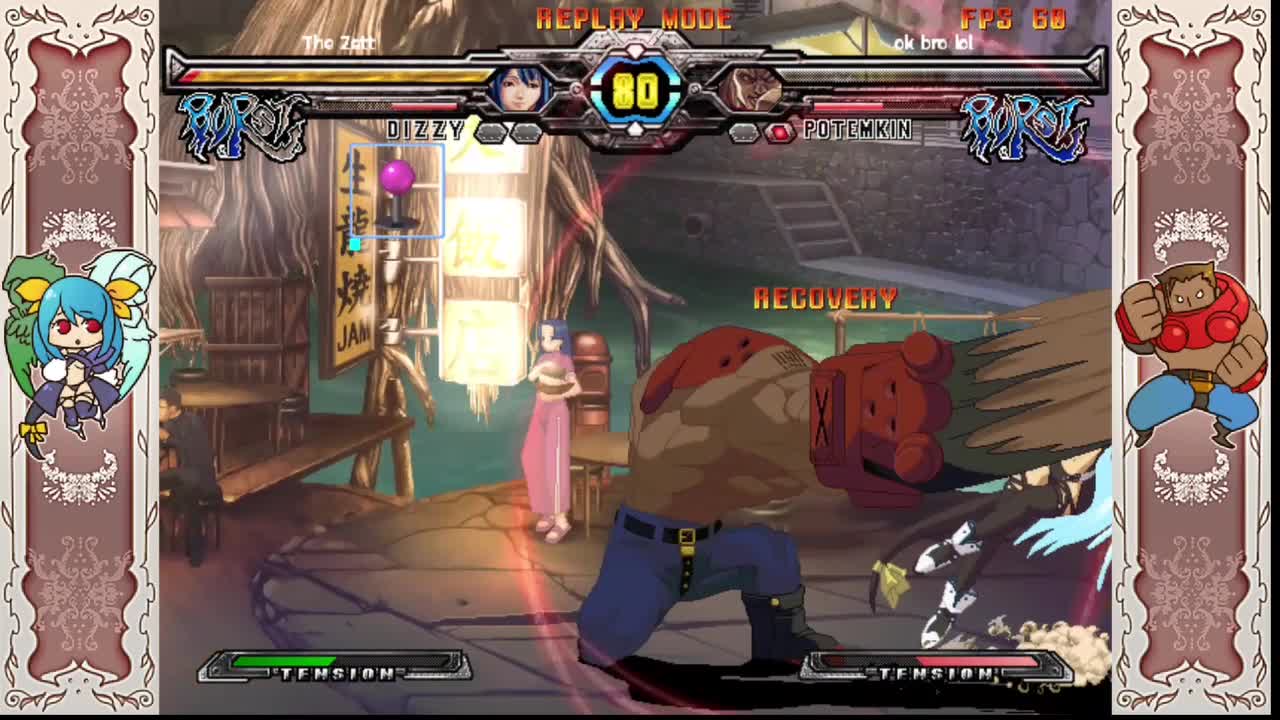The width and height of the screenshot is (1280, 720).
Task: Click the Burst icon on Dizzy's side
Action: [243, 126]
